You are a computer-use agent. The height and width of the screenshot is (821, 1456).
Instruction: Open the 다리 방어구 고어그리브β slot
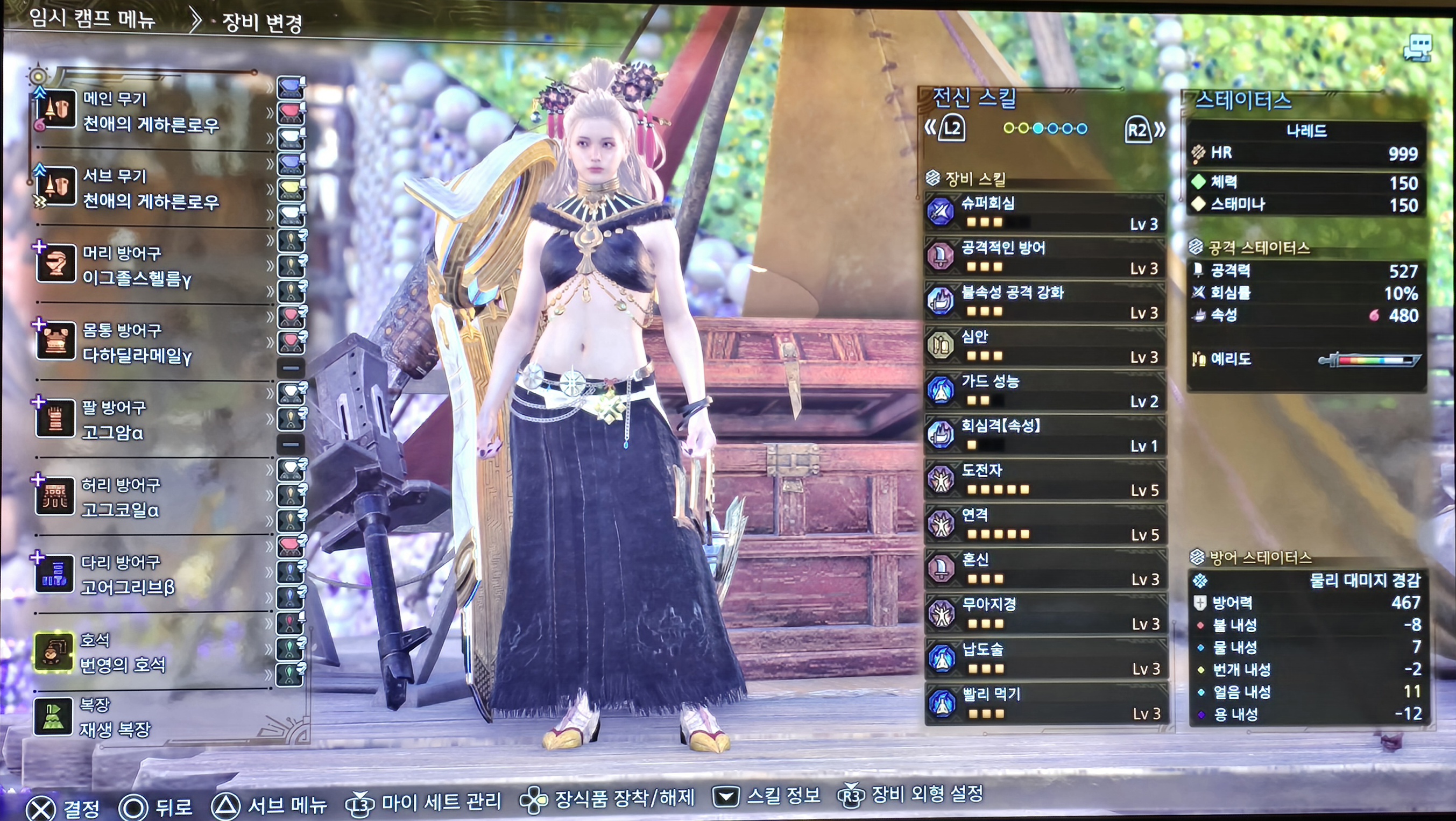tap(127, 575)
